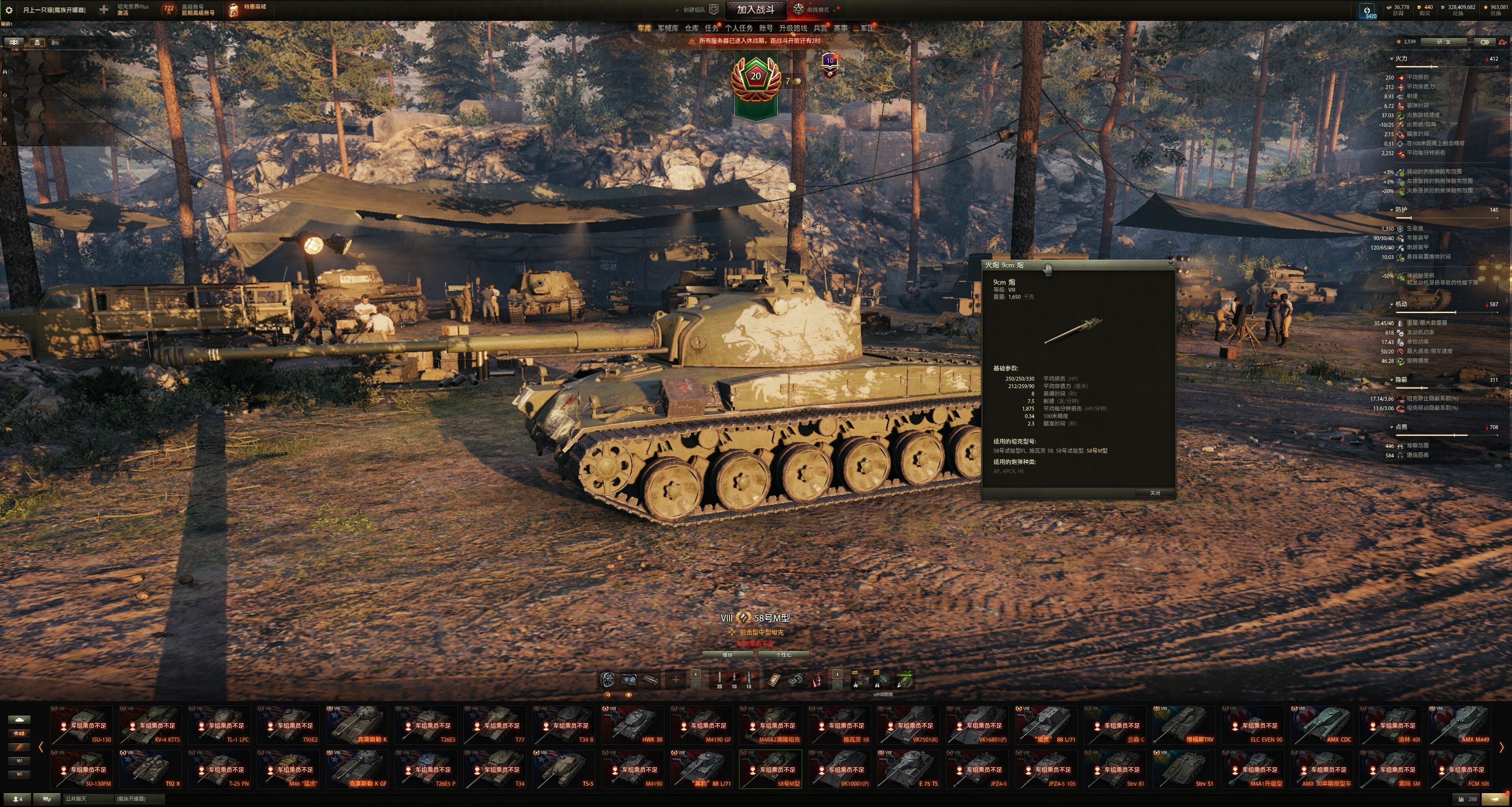Open the 仓库 depot tab
The image size is (1512, 807).
pos(691,28)
